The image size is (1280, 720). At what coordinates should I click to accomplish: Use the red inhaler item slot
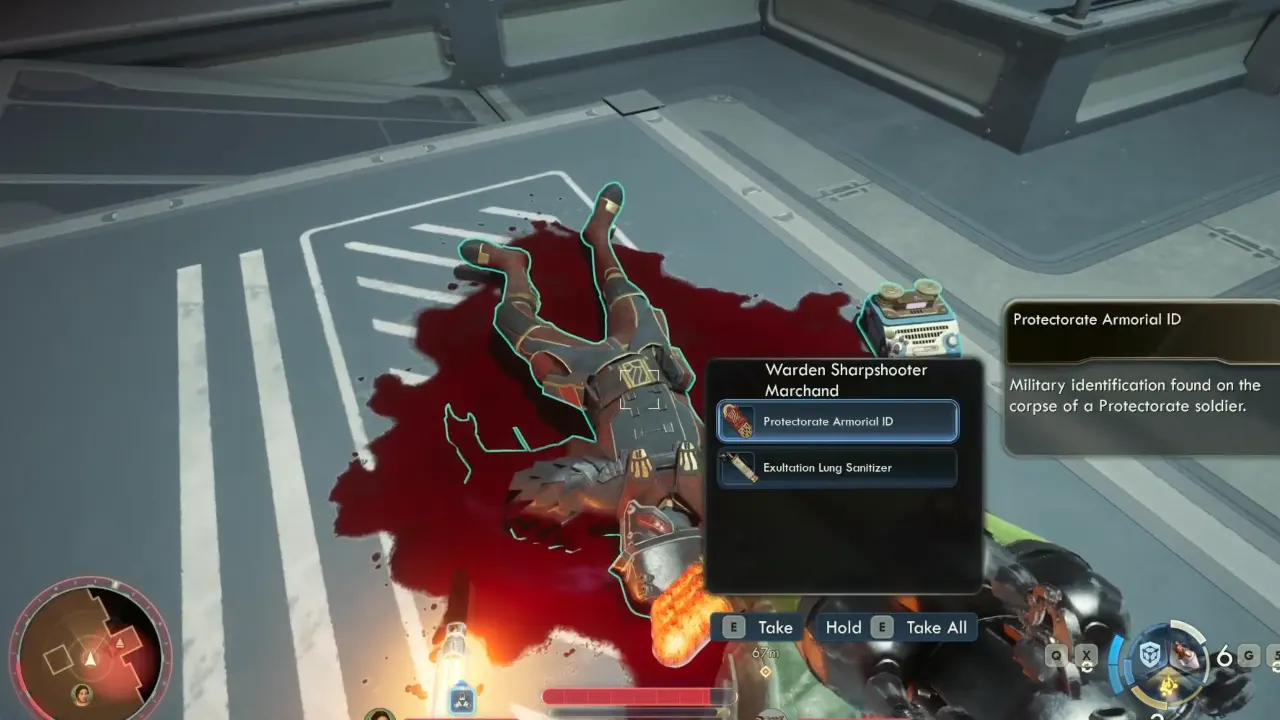pyautogui.click(x=1185, y=655)
